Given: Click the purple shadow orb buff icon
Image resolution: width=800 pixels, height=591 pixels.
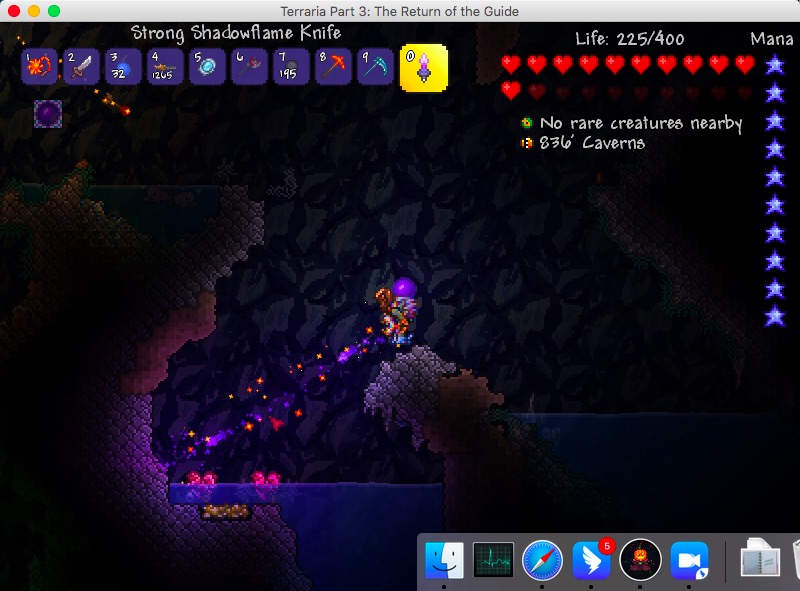Looking at the screenshot, I should pos(47,113).
